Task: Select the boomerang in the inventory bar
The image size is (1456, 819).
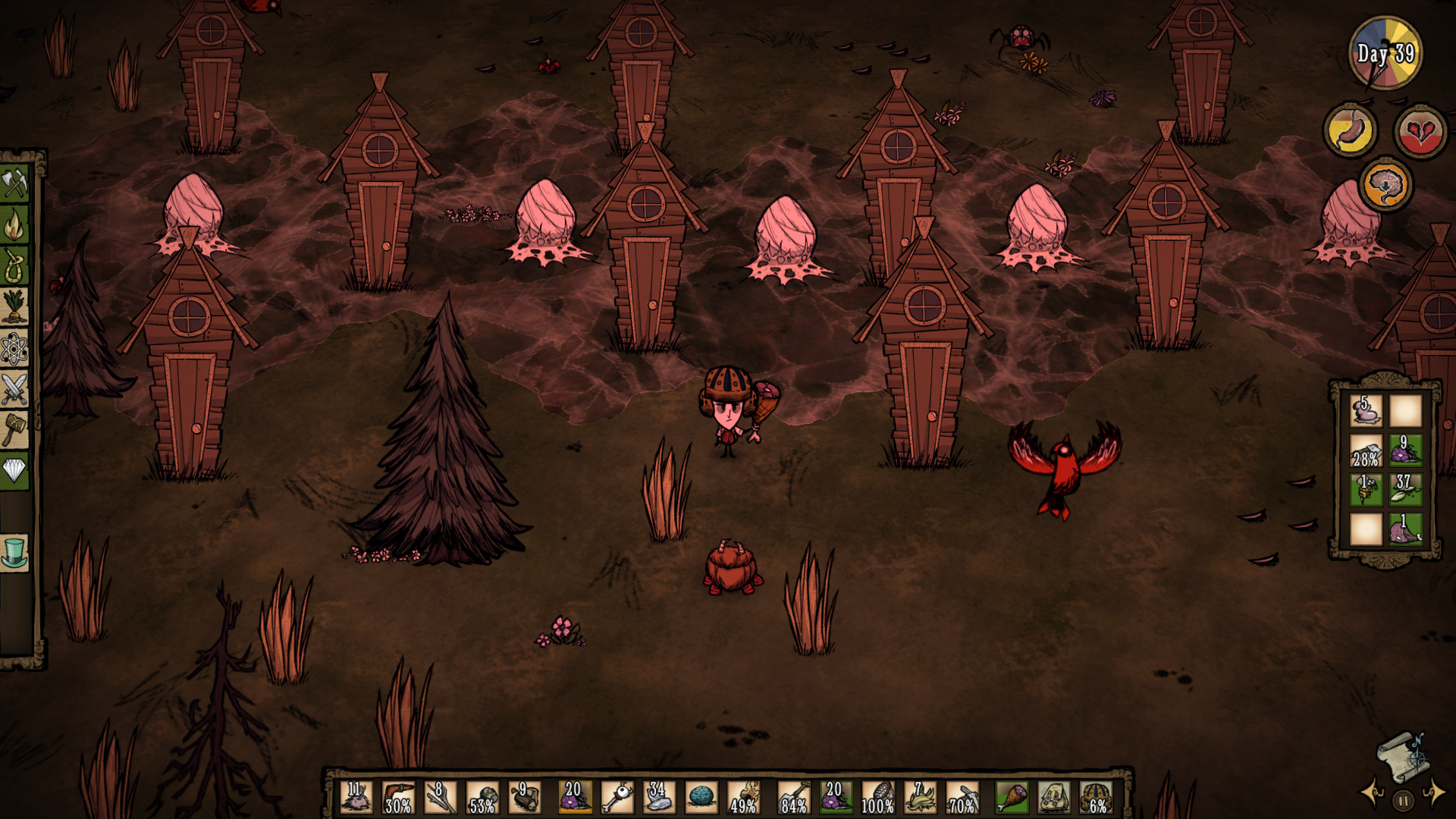Action: pyautogui.click(x=397, y=798)
